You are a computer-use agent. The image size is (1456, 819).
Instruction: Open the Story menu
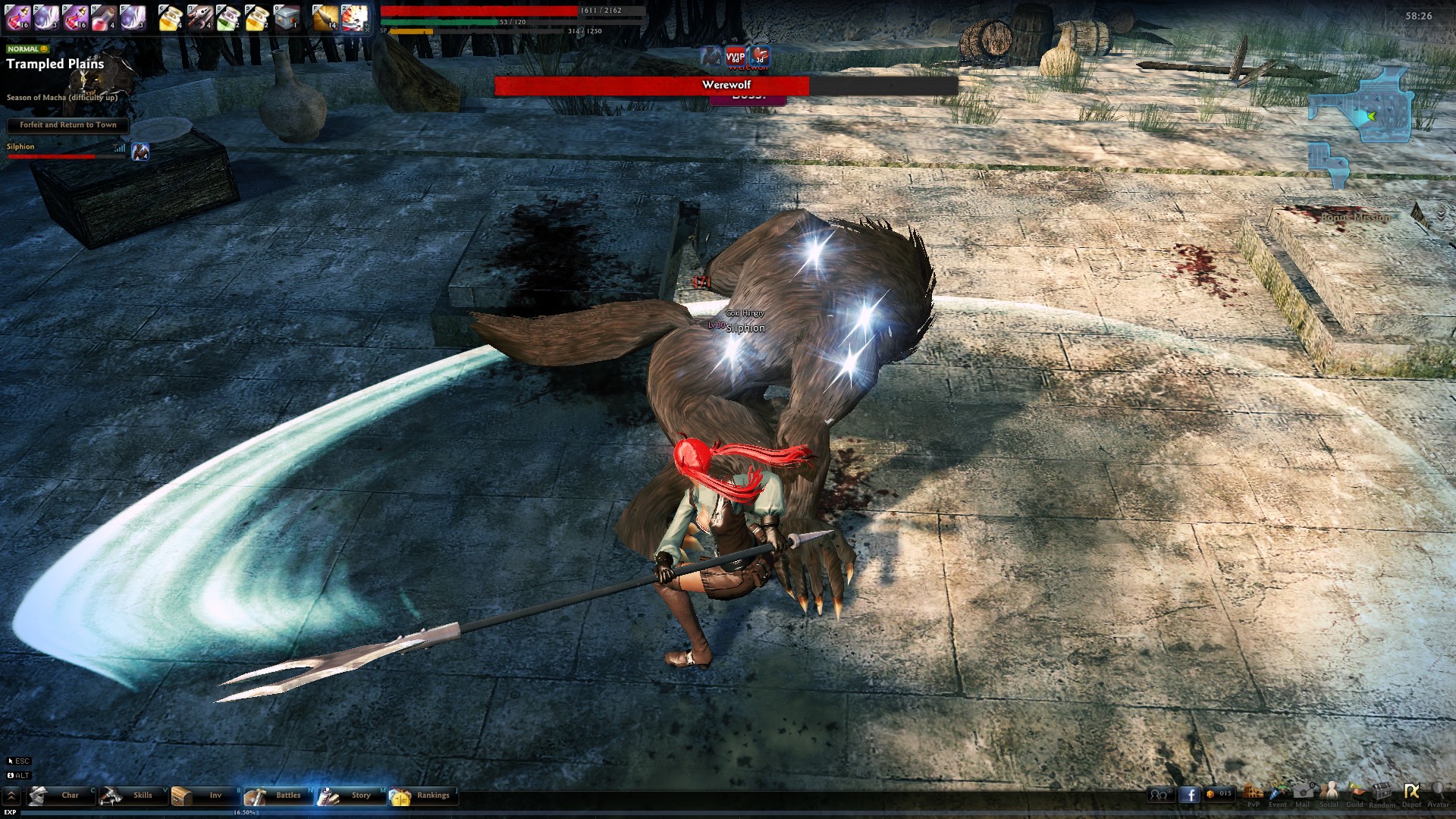pos(350,795)
